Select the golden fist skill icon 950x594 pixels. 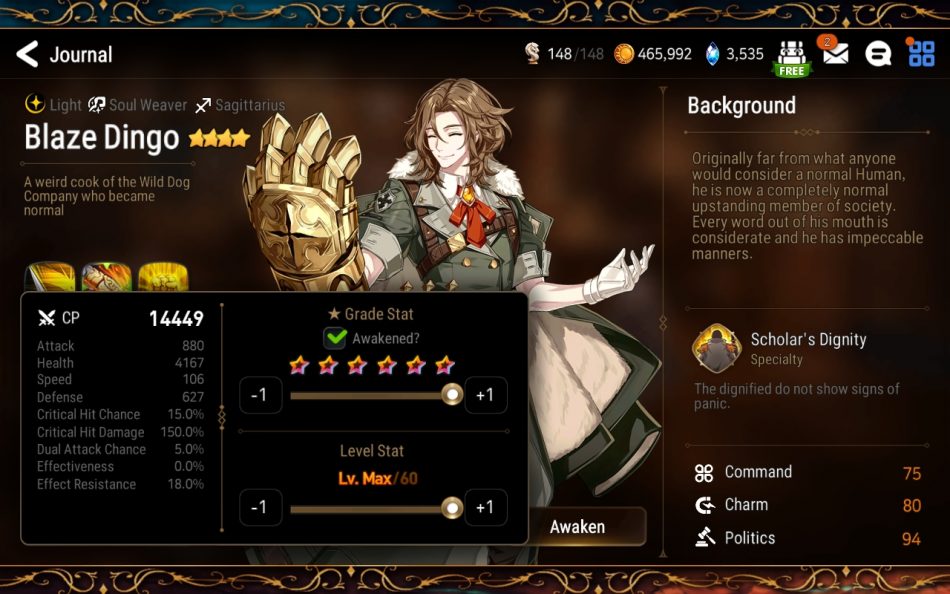(164, 278)
